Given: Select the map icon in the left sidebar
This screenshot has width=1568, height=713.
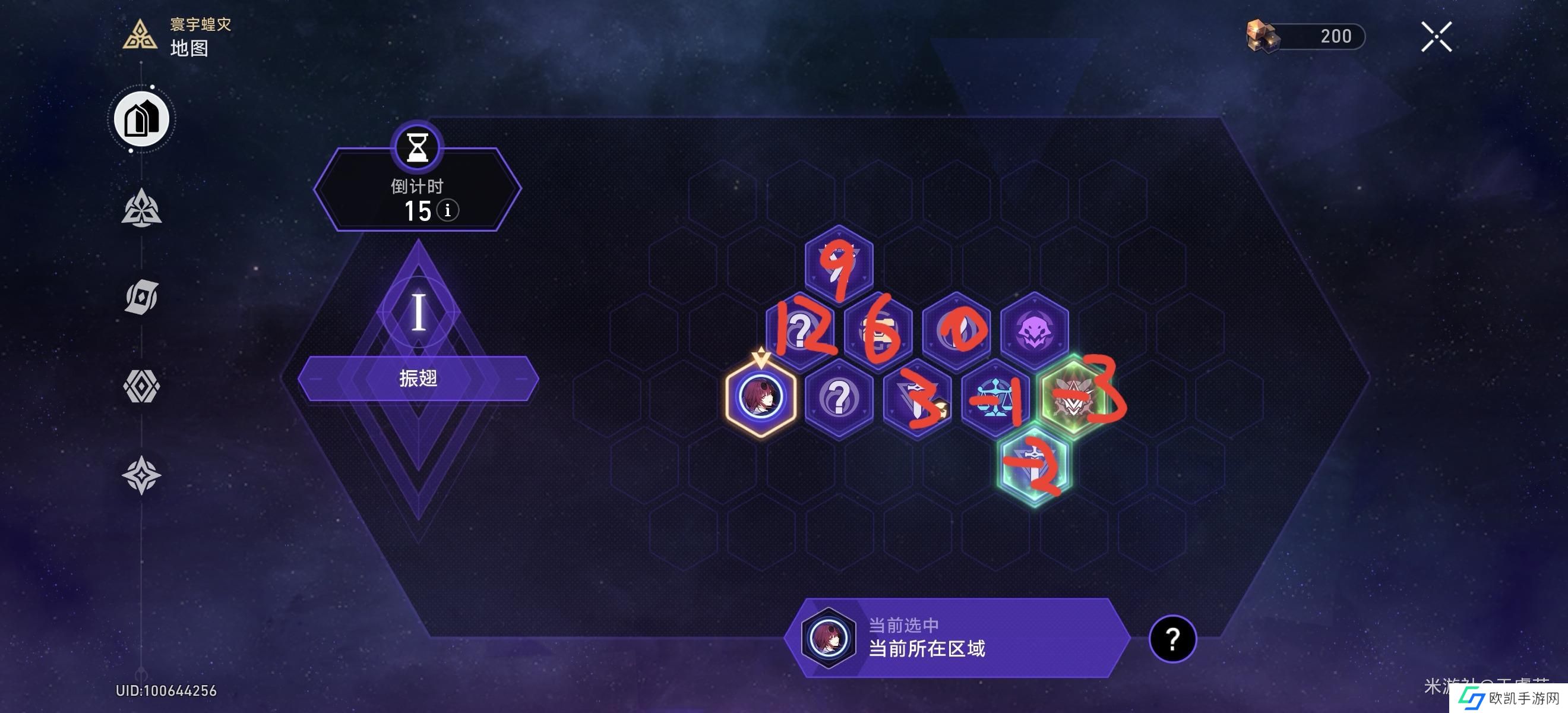Looking at the screenshot, I should pyautogui.click(x=141, y=119).
